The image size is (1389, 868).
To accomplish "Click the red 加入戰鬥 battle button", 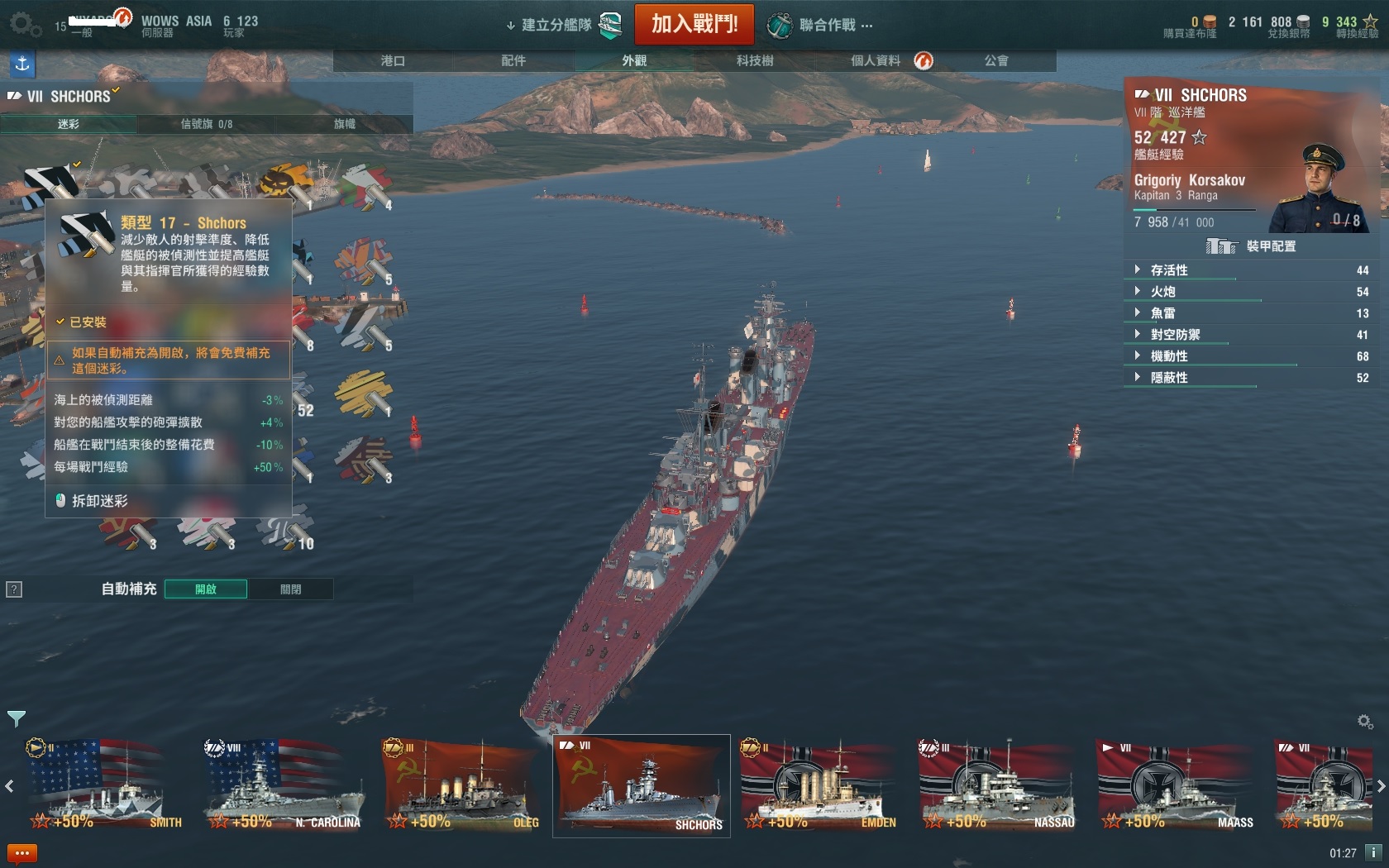I will pyautogui.click(x=694, y=24).
